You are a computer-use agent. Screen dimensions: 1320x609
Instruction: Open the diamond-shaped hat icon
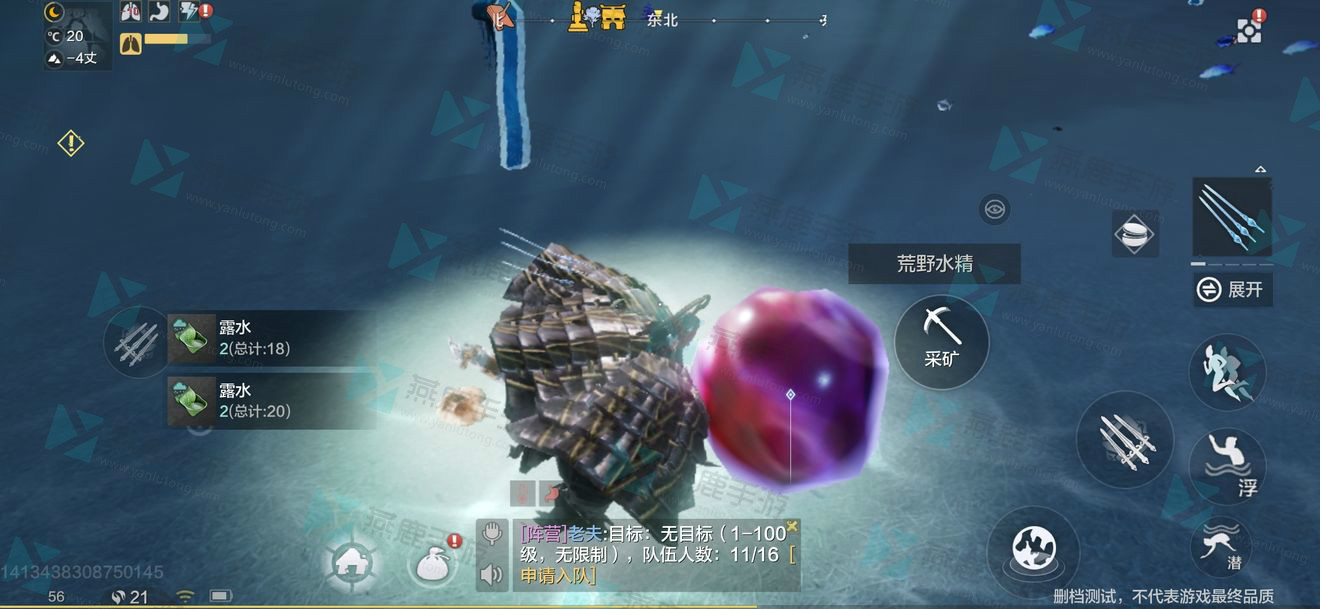pos(1135,233)
